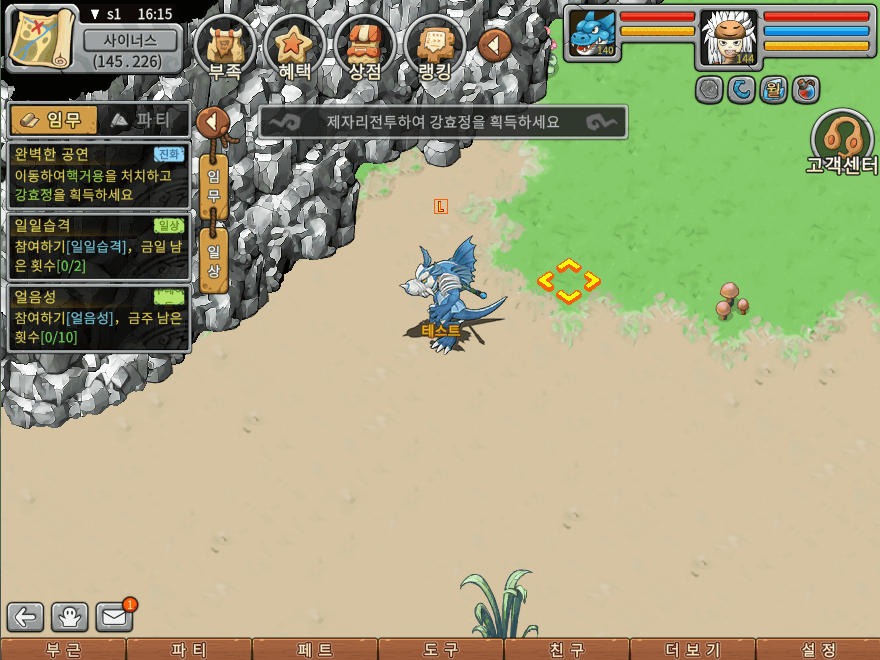
Task: Open the 친구 friends menu in bottom bar
Action: click(567, 649)
